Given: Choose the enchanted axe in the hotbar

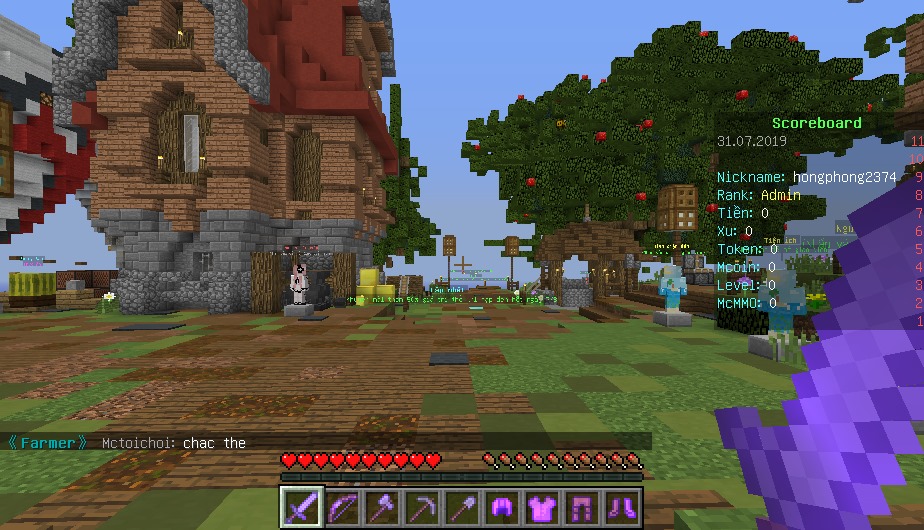Looking at the screenshot, I should [382, 507].
